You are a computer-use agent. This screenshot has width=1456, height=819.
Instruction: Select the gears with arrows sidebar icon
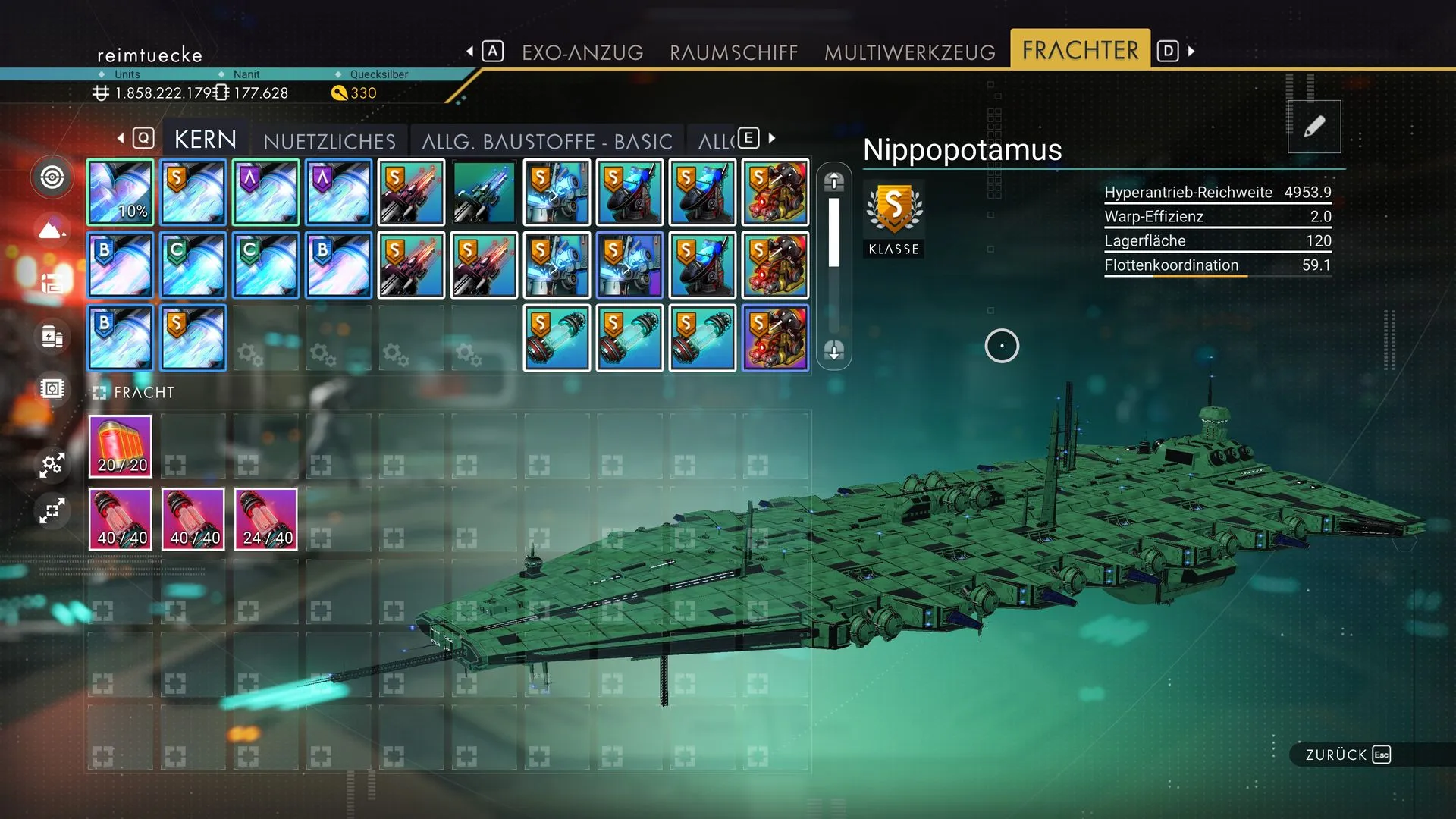pos(52,464)
